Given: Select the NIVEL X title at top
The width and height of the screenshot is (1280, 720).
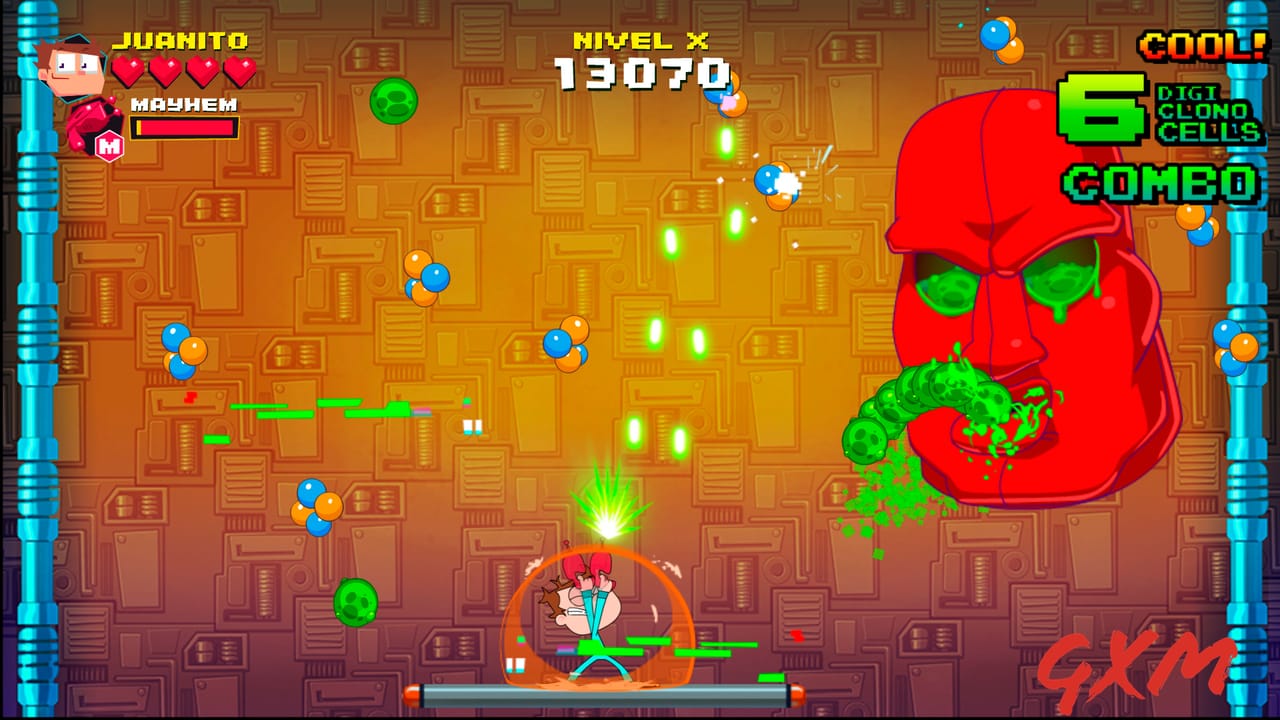Looking at the screenshot, I should tap(640, 42).
